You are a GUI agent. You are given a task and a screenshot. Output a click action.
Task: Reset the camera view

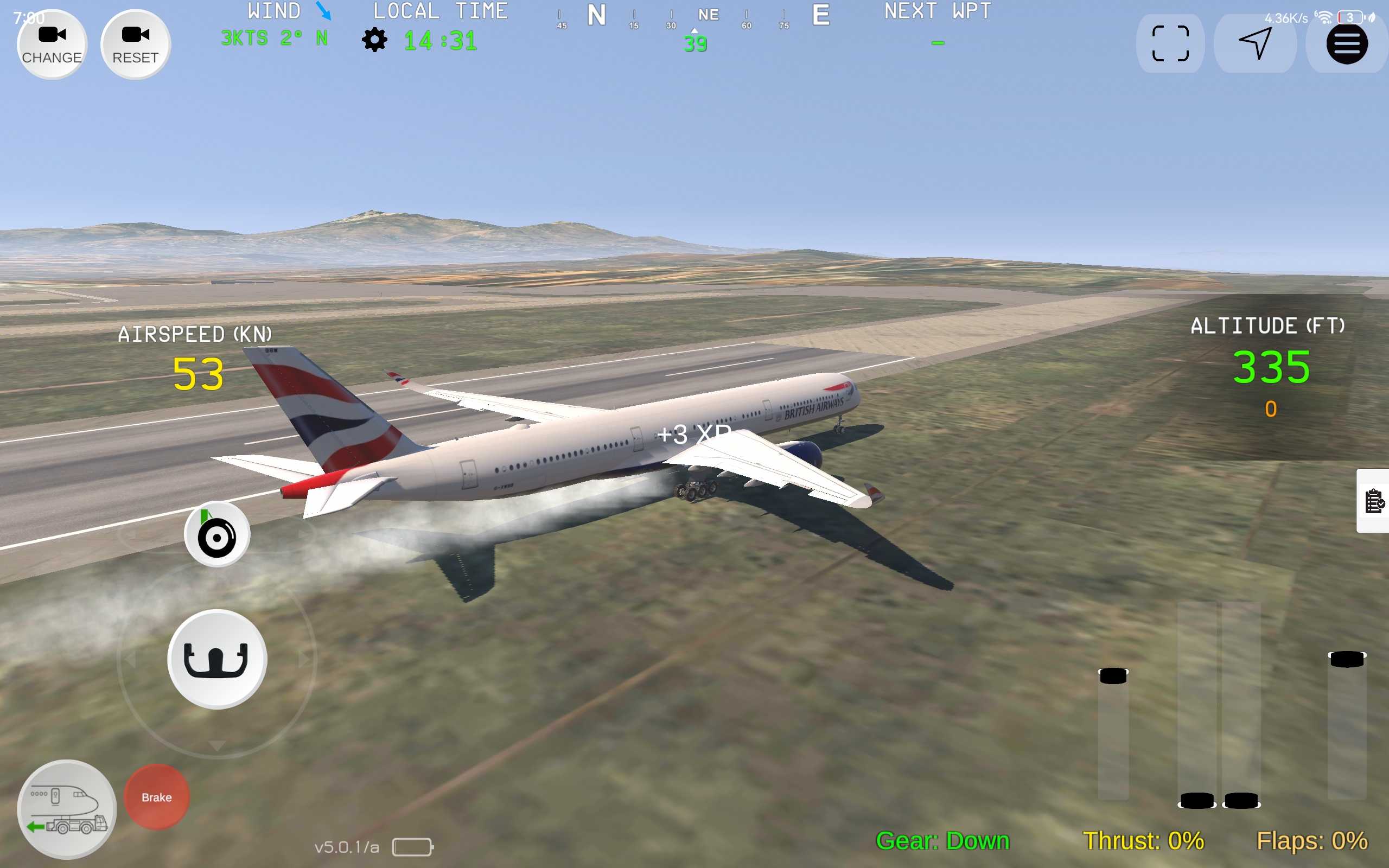[136, 44]
